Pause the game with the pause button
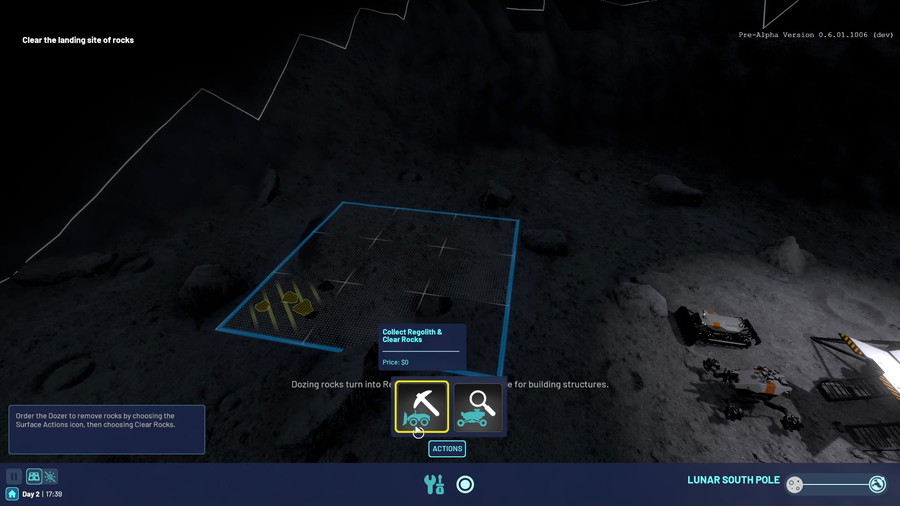The width and height of the screenshot is (900, 506). [x=14, y=477]
